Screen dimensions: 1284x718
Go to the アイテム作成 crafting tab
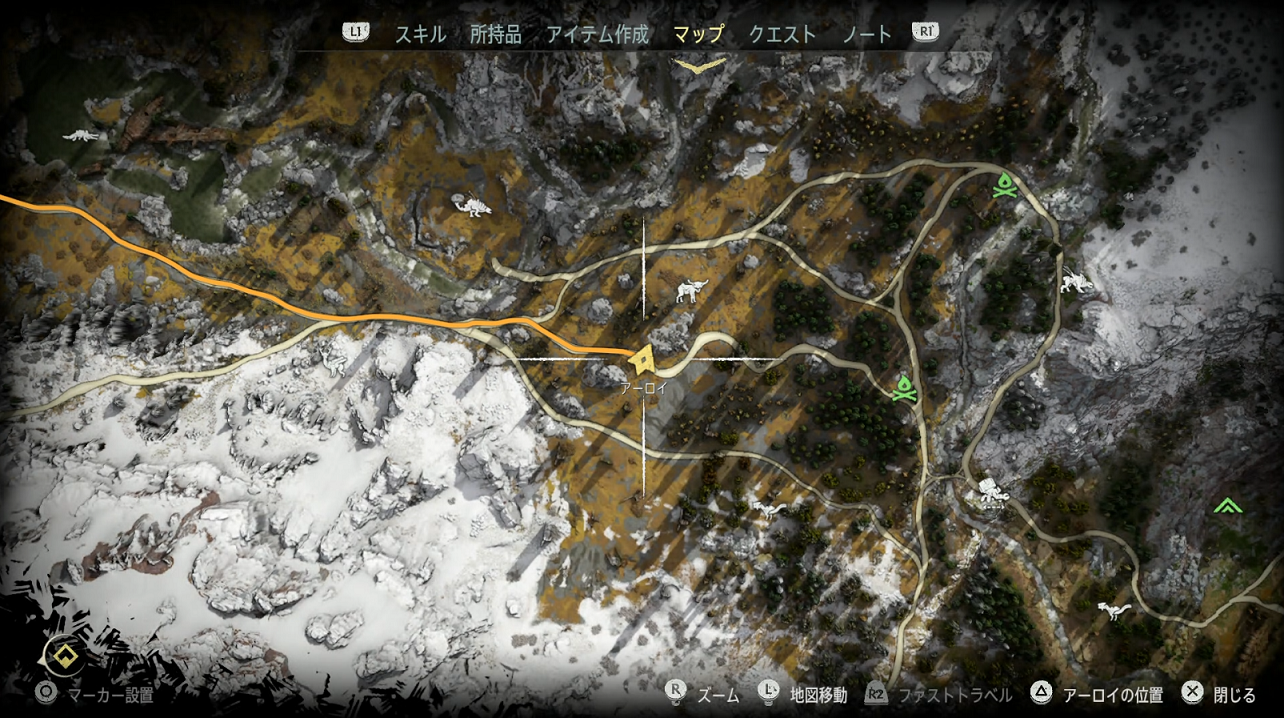[x=597, y=34]
